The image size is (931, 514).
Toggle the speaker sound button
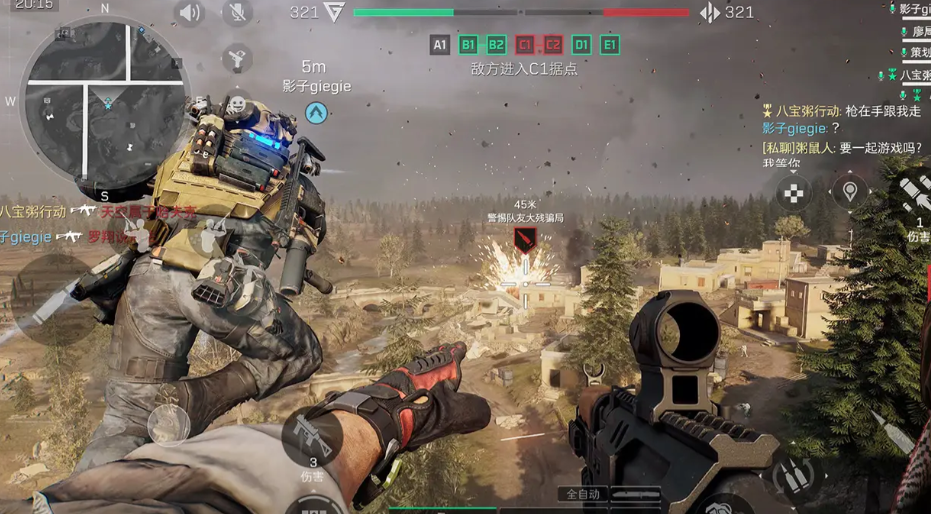point(190,13)
